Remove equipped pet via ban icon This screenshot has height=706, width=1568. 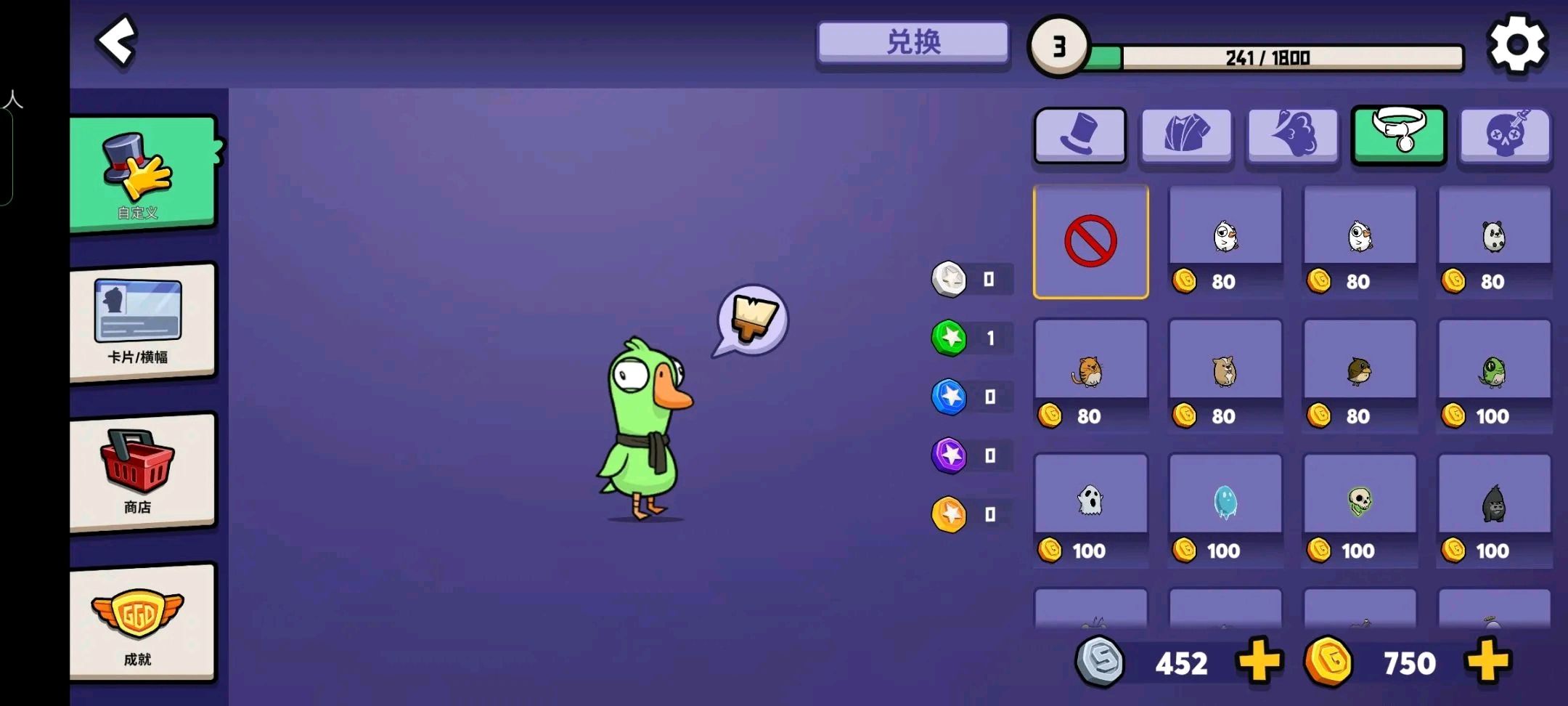1090,241
